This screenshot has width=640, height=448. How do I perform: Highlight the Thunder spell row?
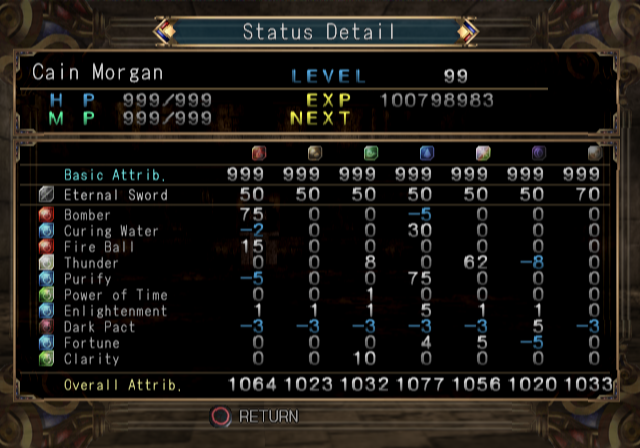[x=91, y=263]
